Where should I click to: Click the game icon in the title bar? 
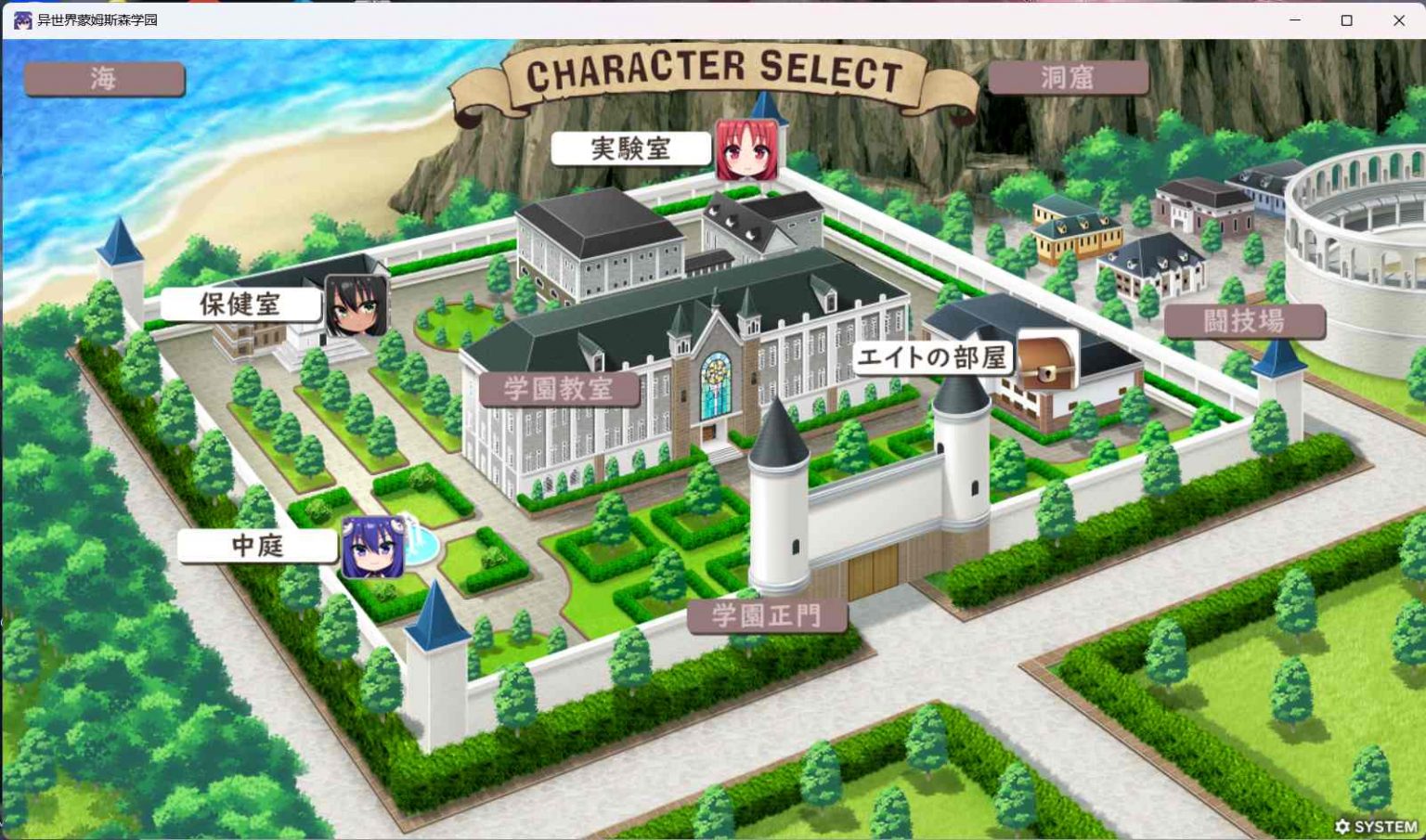coord(22,19)
